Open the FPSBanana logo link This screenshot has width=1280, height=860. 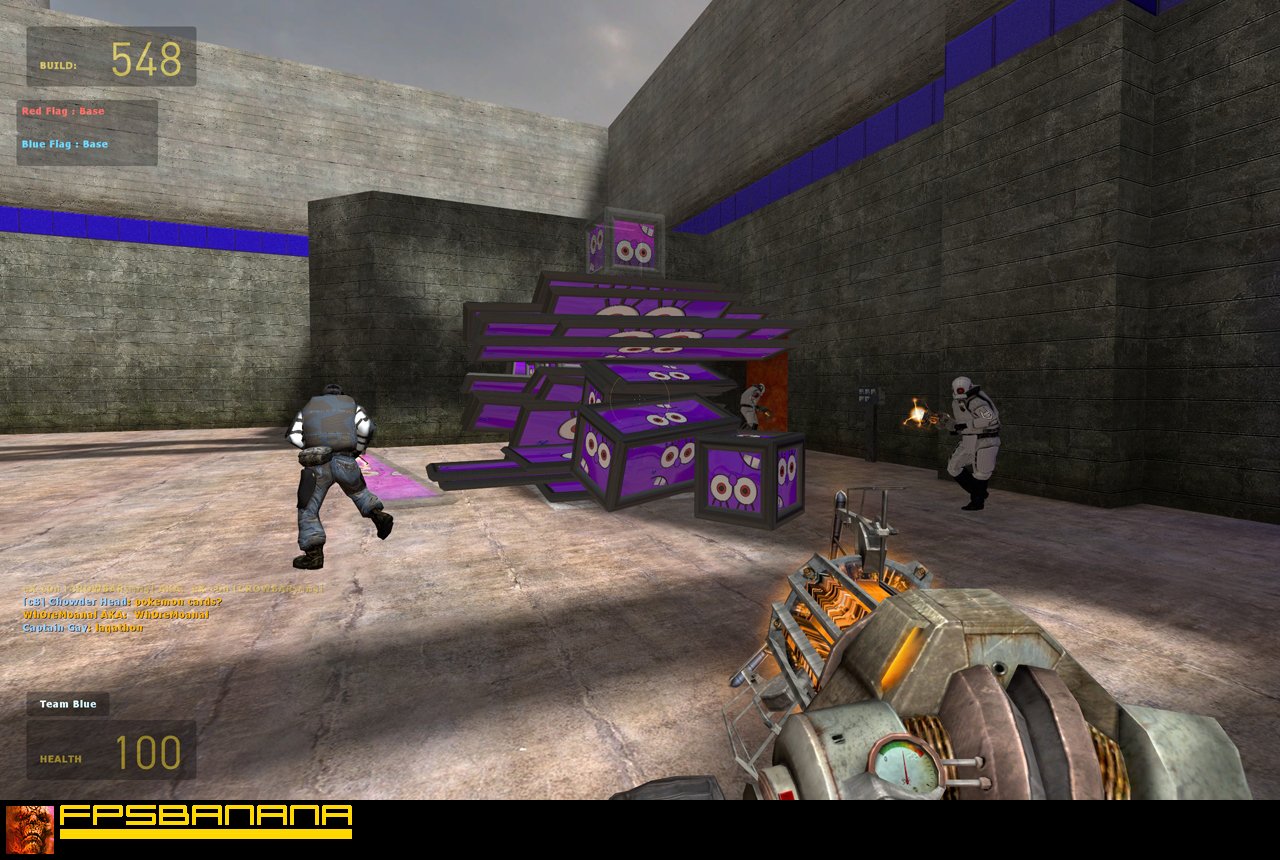click(206, 821)
